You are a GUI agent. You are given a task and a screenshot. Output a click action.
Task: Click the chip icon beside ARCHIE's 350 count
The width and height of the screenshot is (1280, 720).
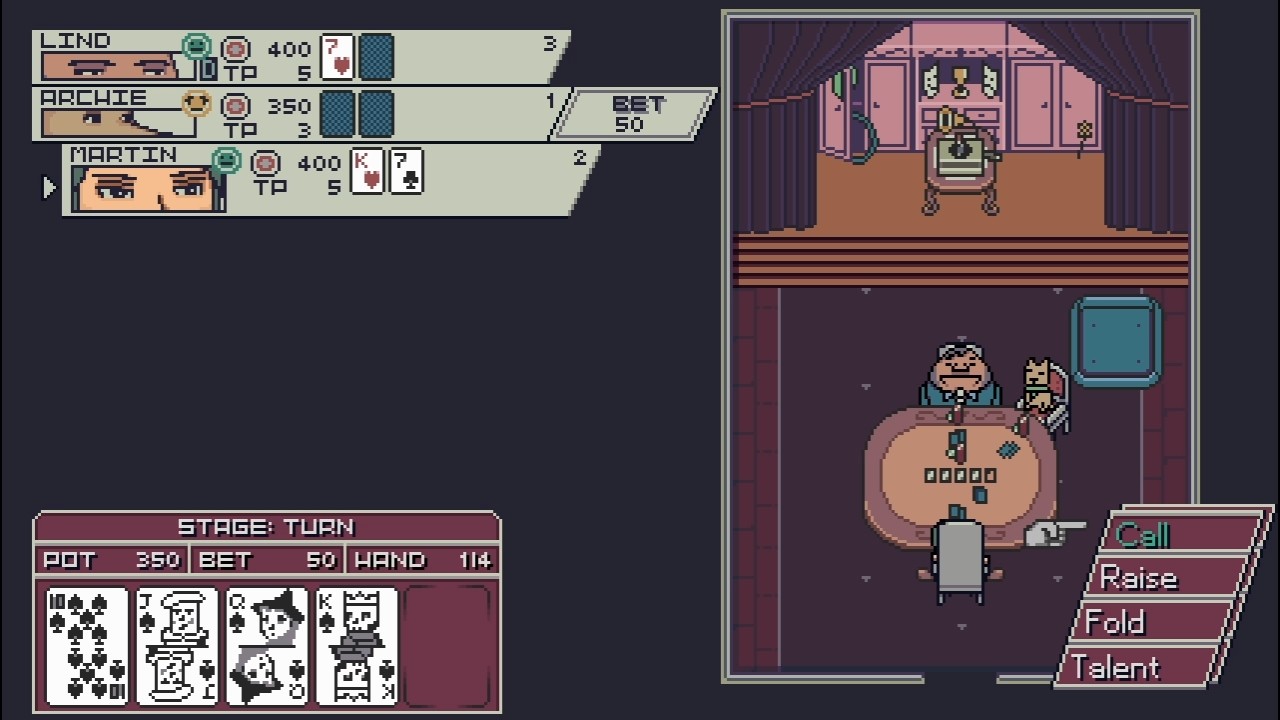[234, 105]
